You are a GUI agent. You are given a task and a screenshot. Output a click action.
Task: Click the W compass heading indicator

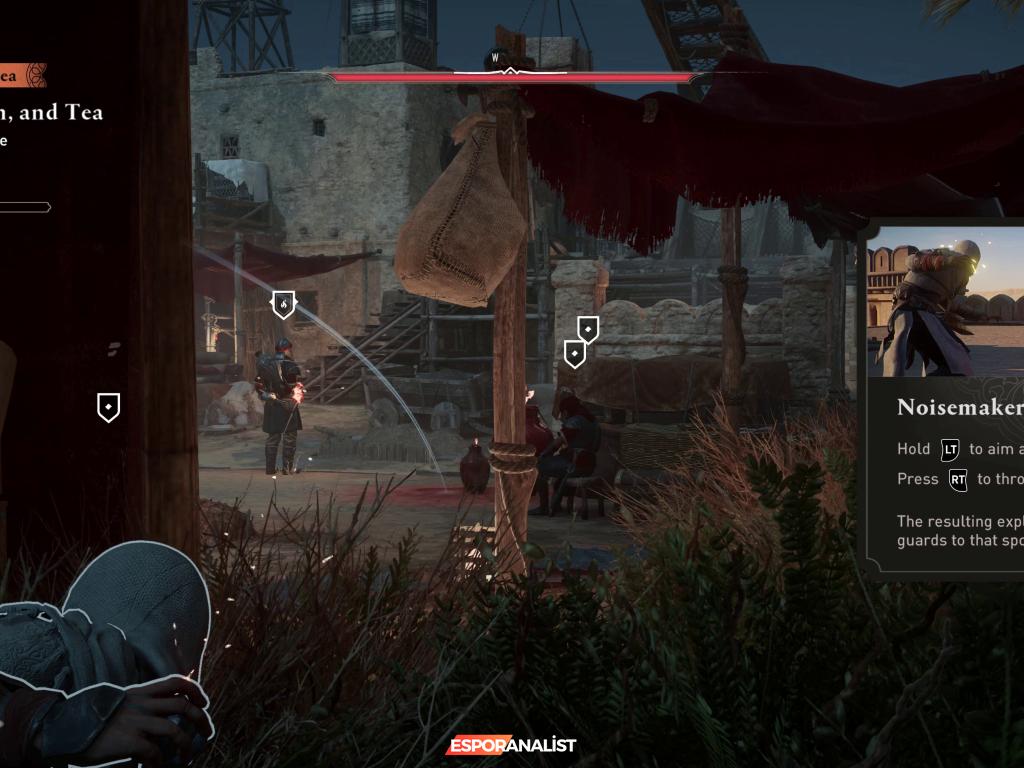click(494, 58)
